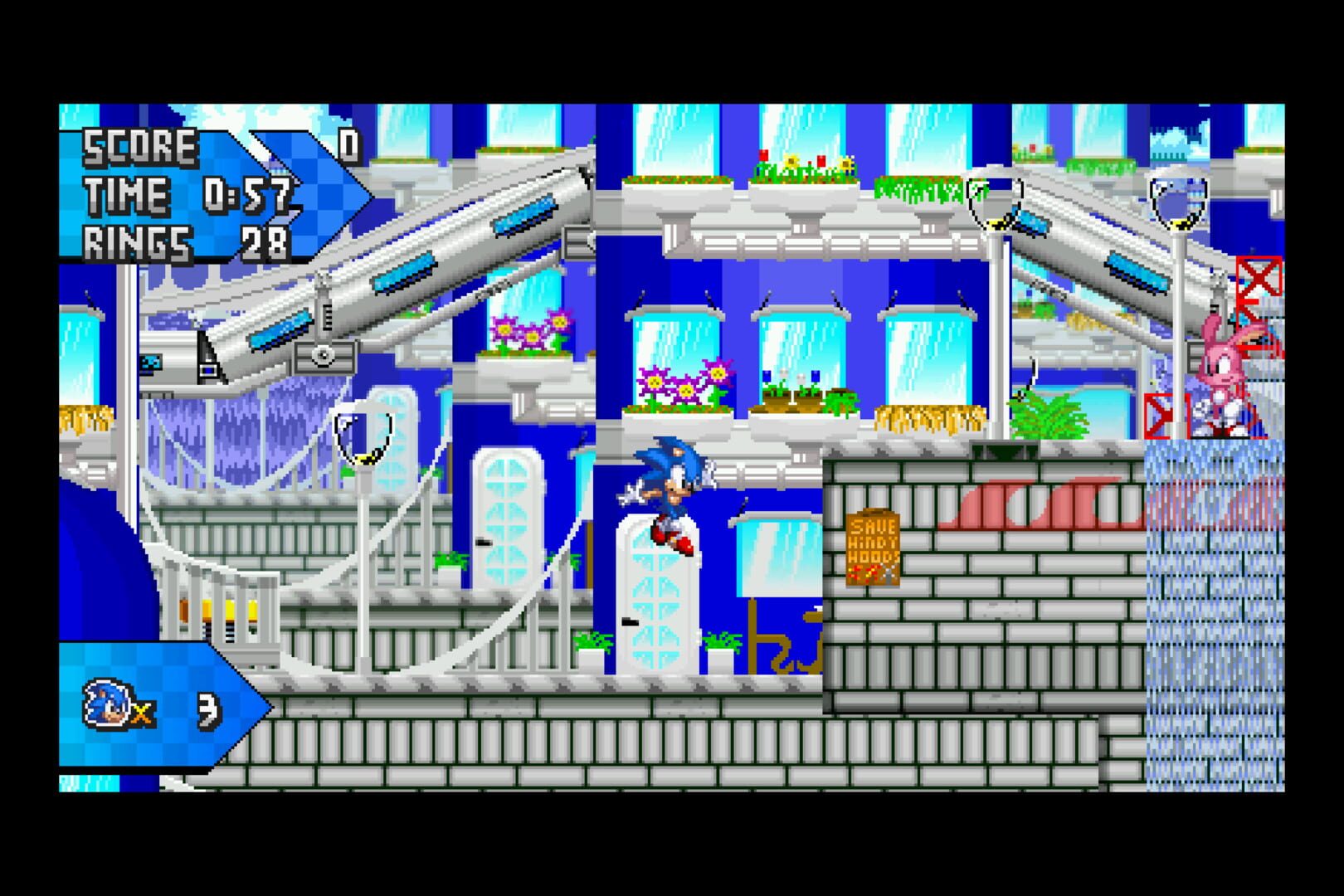Select the lamp atop the right-side pole
1344x896 pixels.
pyautogui.click(x=1178, y=203)
